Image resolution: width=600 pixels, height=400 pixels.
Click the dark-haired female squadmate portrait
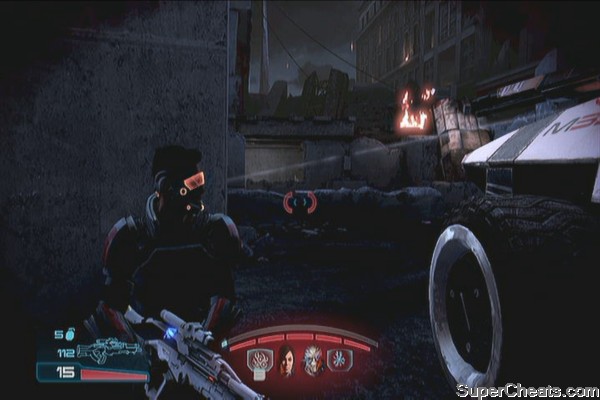(285, 360)
